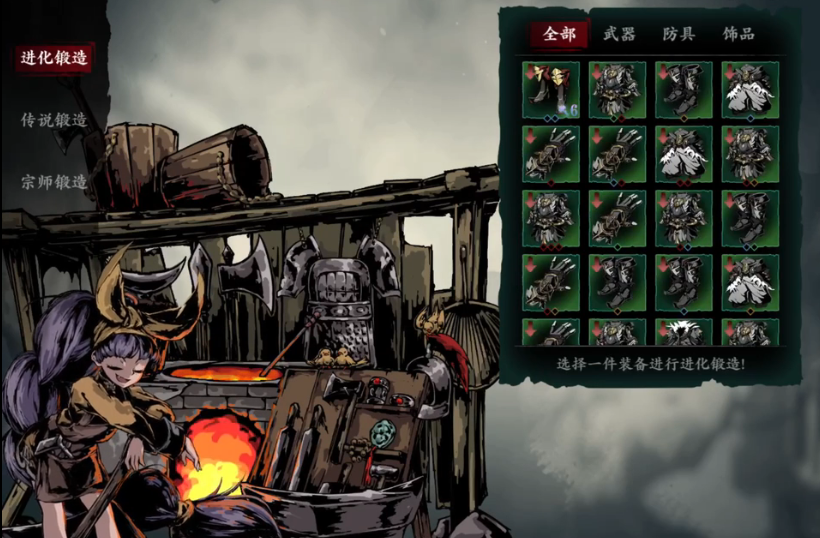Open the 传说锻造 legendary forging menu

tap(54, 120)
